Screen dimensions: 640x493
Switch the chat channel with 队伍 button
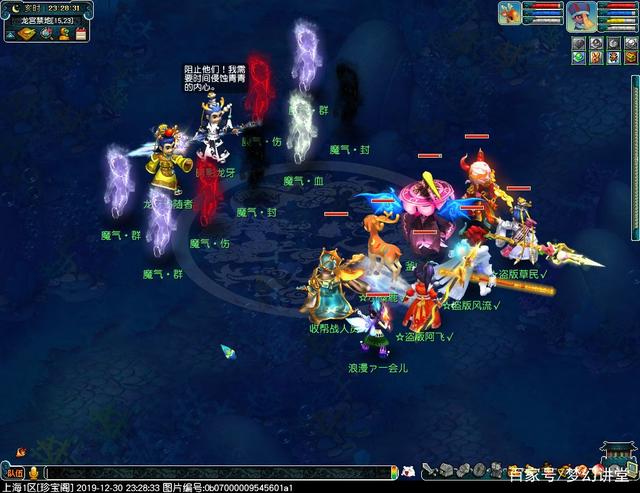[14, 472]
